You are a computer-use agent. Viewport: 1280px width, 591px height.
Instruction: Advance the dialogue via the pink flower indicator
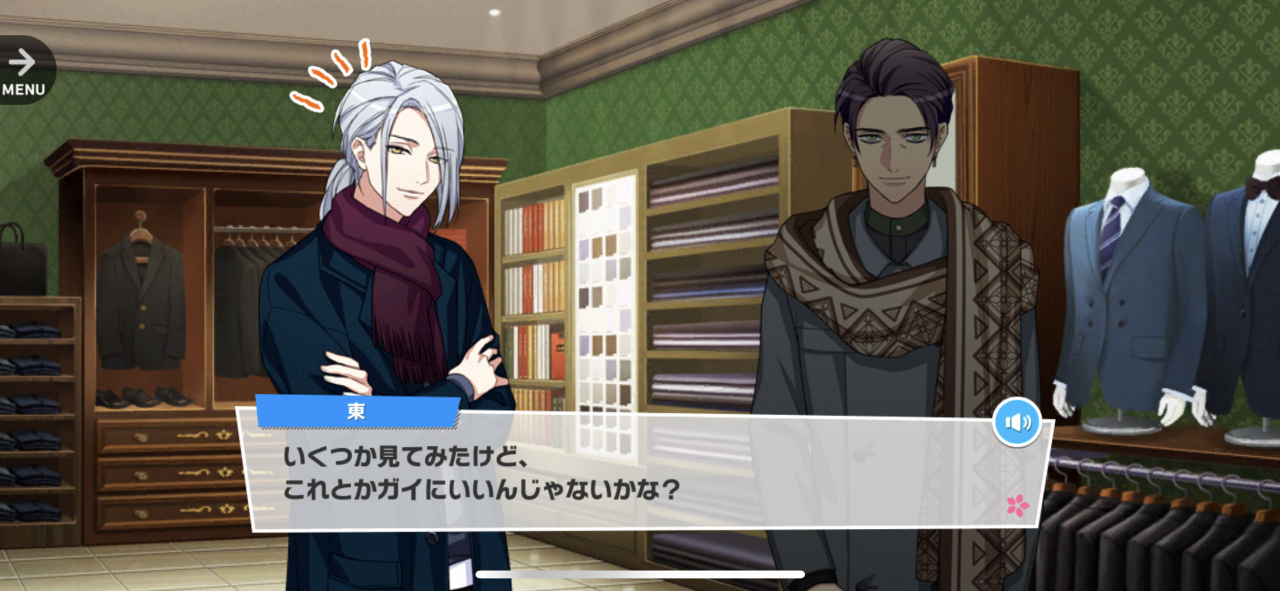(1017, 505)
